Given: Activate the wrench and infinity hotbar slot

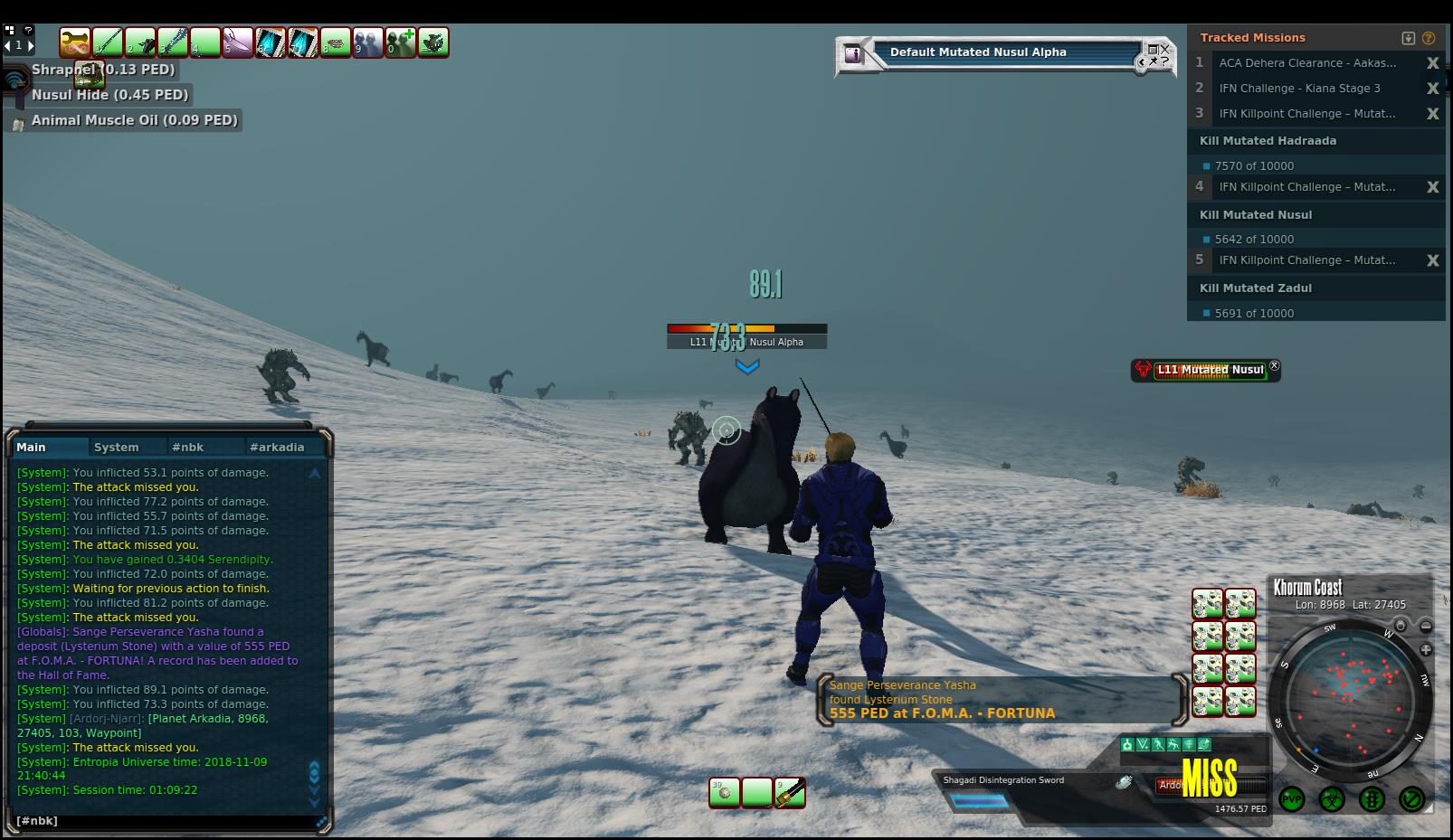Looking at the screenshot, I should (75, 42).
